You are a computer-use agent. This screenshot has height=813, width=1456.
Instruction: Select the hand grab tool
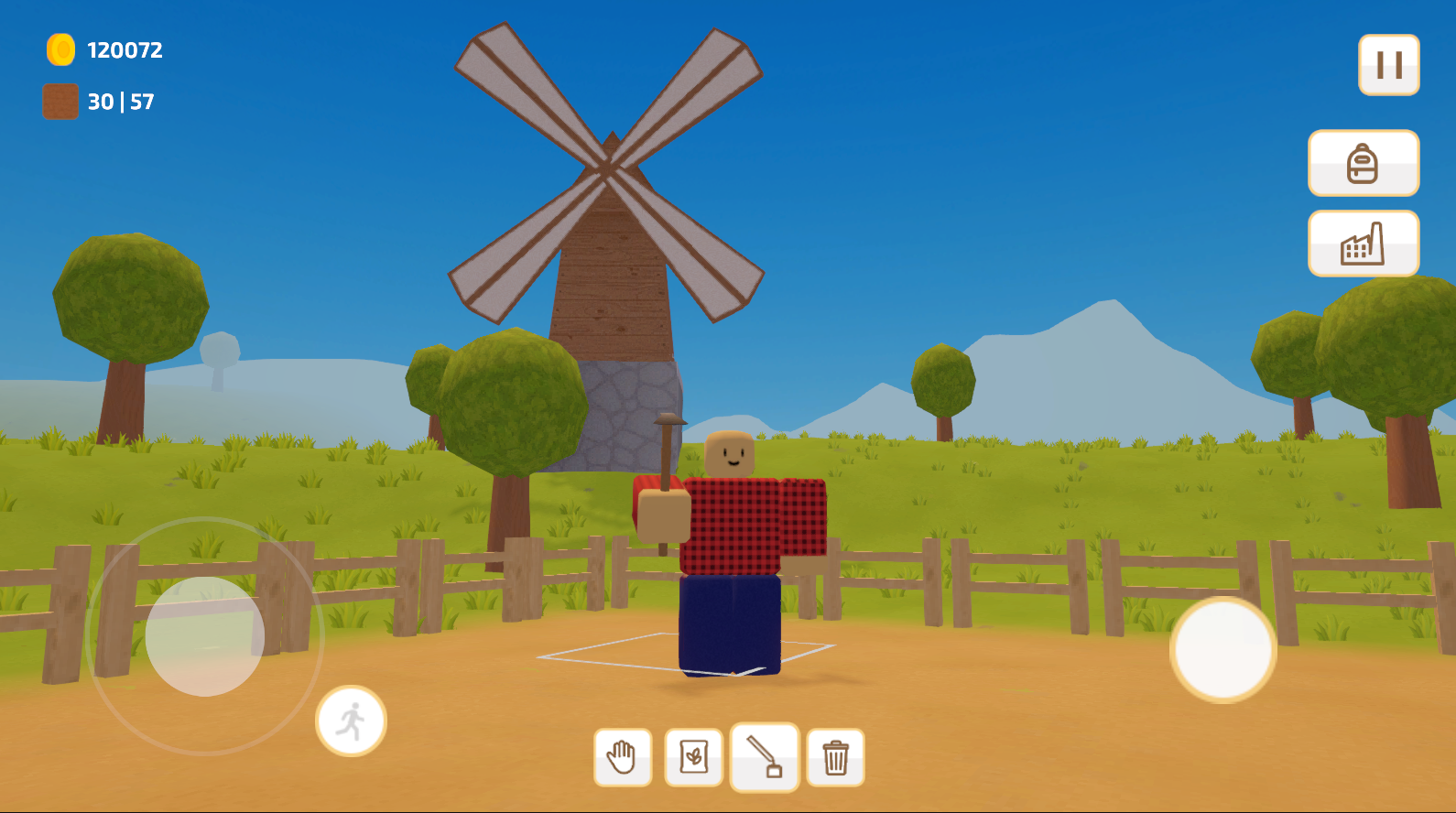pos(624,756)
